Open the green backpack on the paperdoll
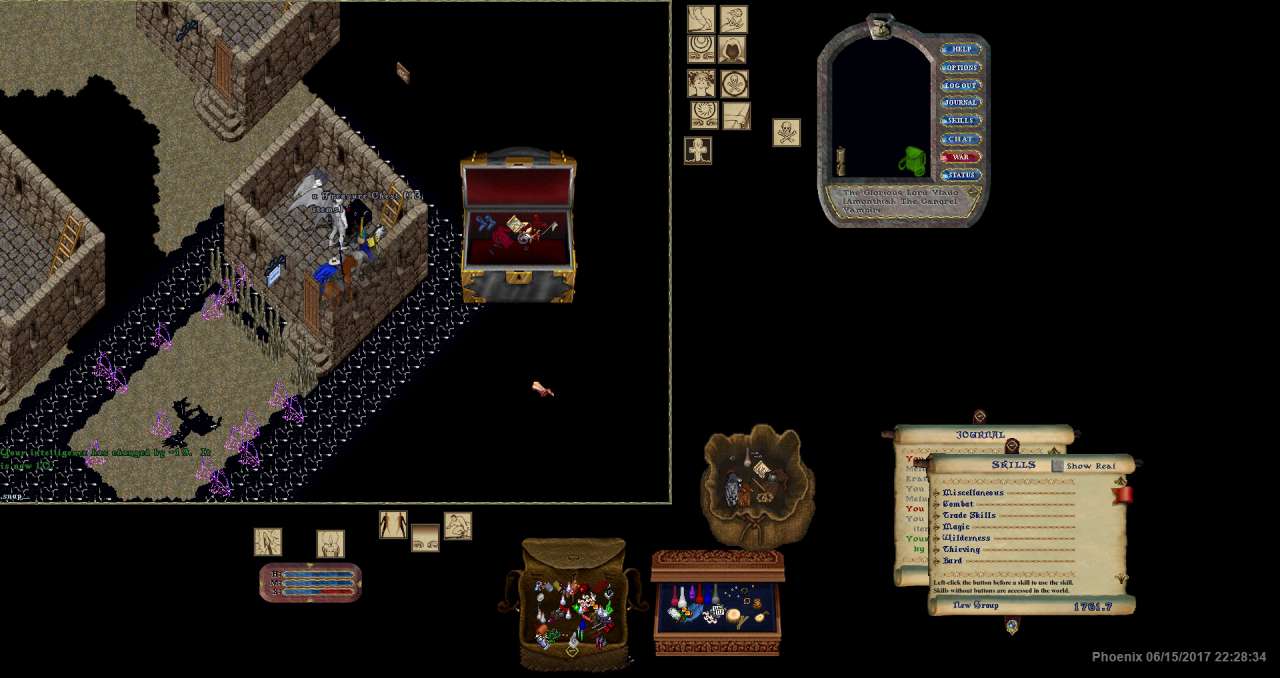The image size is (1280, 678). pos(912,161)
